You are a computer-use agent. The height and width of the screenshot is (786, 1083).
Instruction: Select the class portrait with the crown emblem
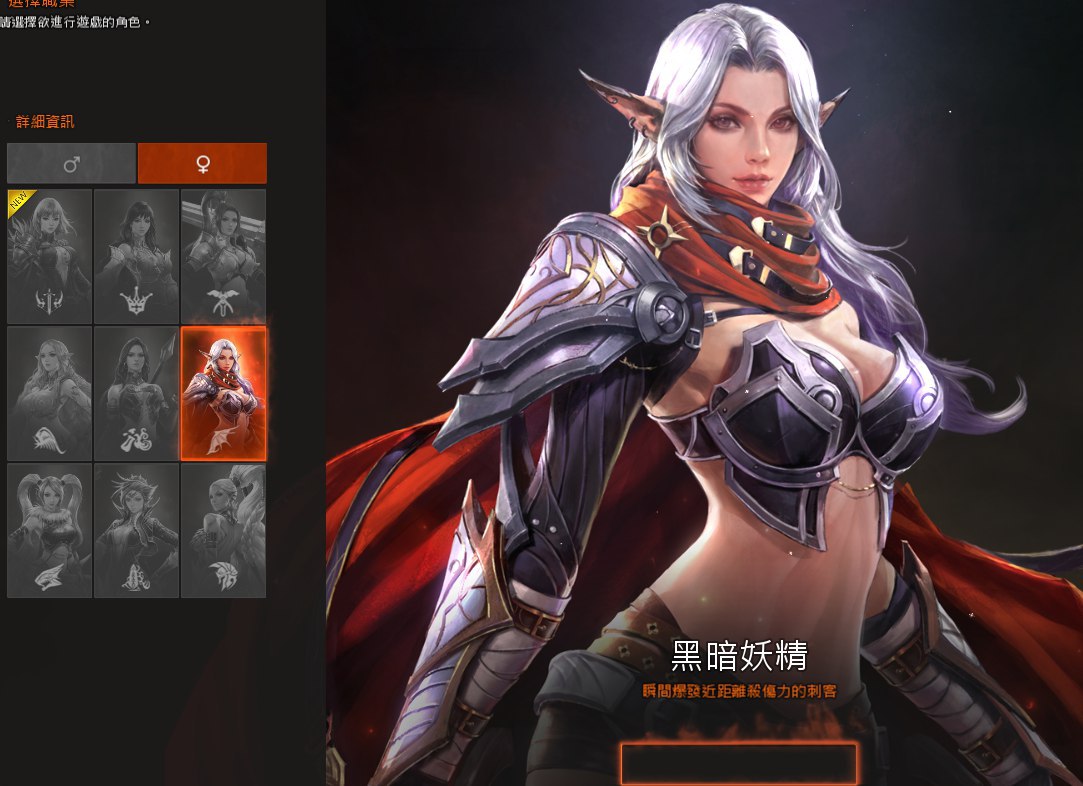point(136,256)
